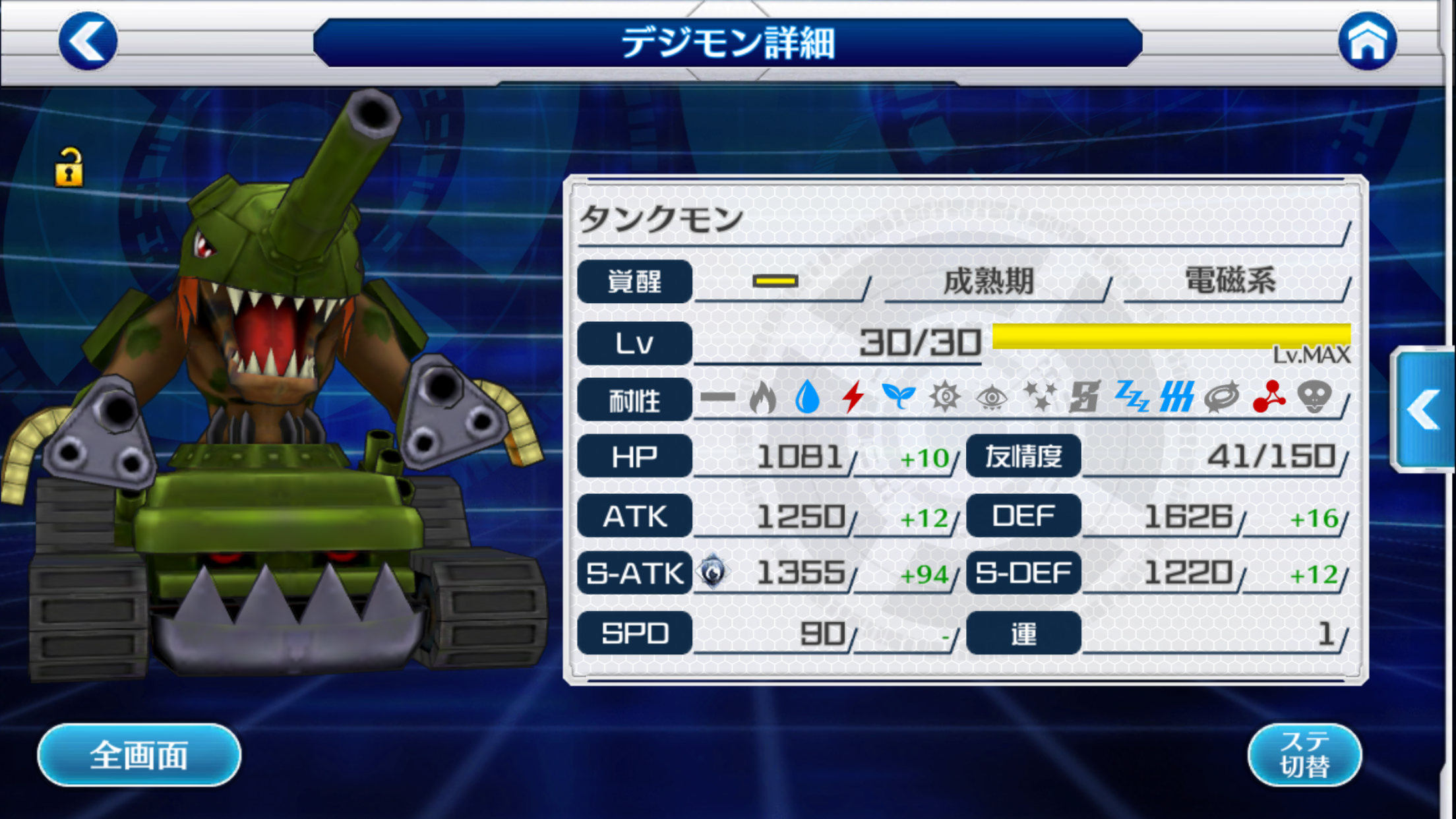
Task: Open the 全画面 fullscreen view
Action: (x=139, y=754)
